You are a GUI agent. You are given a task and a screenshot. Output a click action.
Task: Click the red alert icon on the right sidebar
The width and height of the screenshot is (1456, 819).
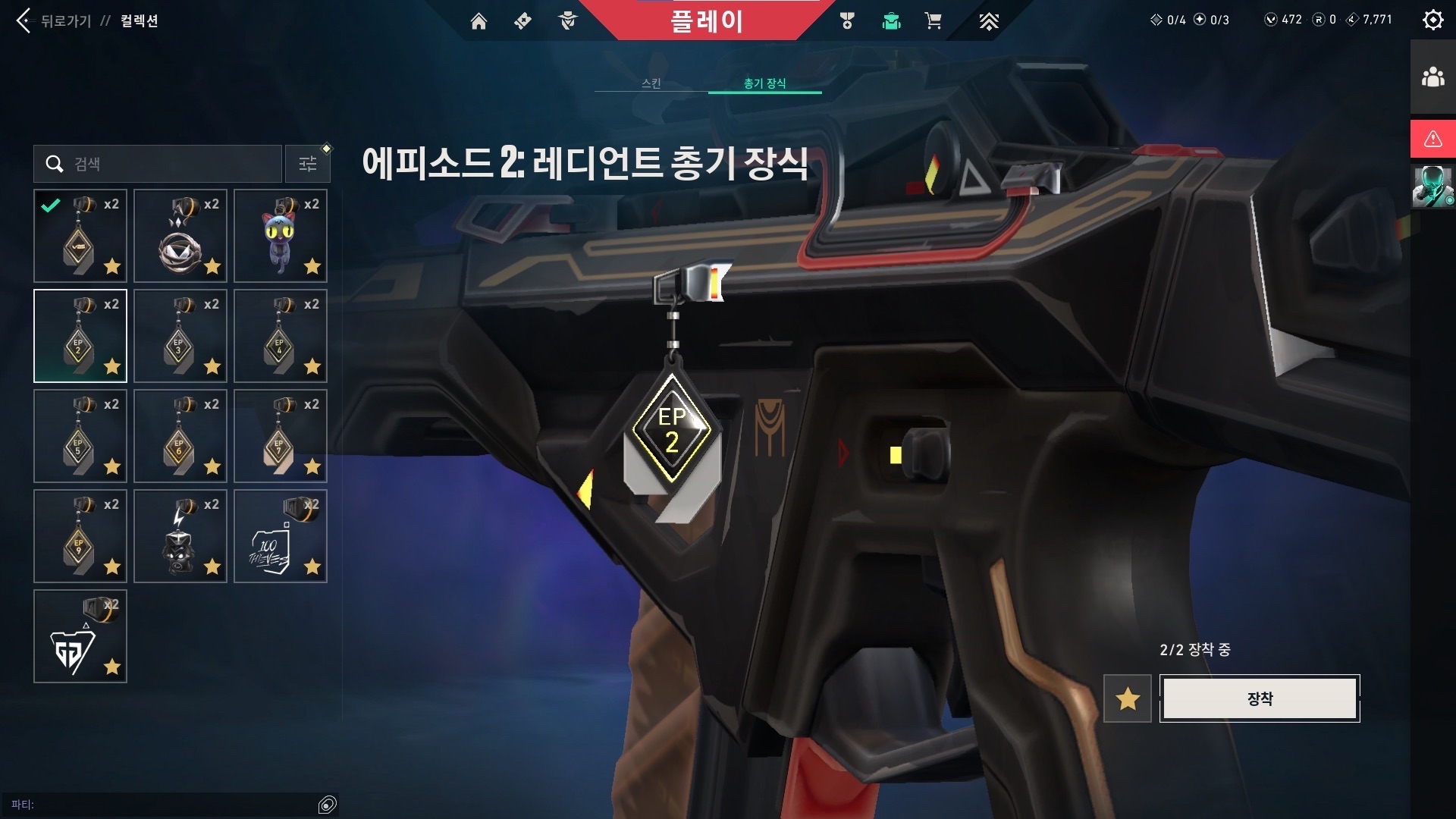1432,139
